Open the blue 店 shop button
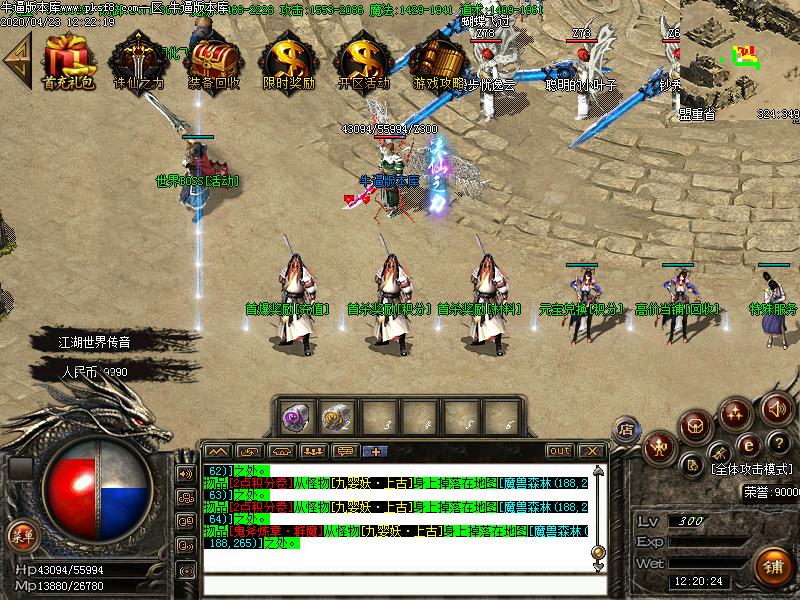 pyautogui.click(x=626, y=428)
